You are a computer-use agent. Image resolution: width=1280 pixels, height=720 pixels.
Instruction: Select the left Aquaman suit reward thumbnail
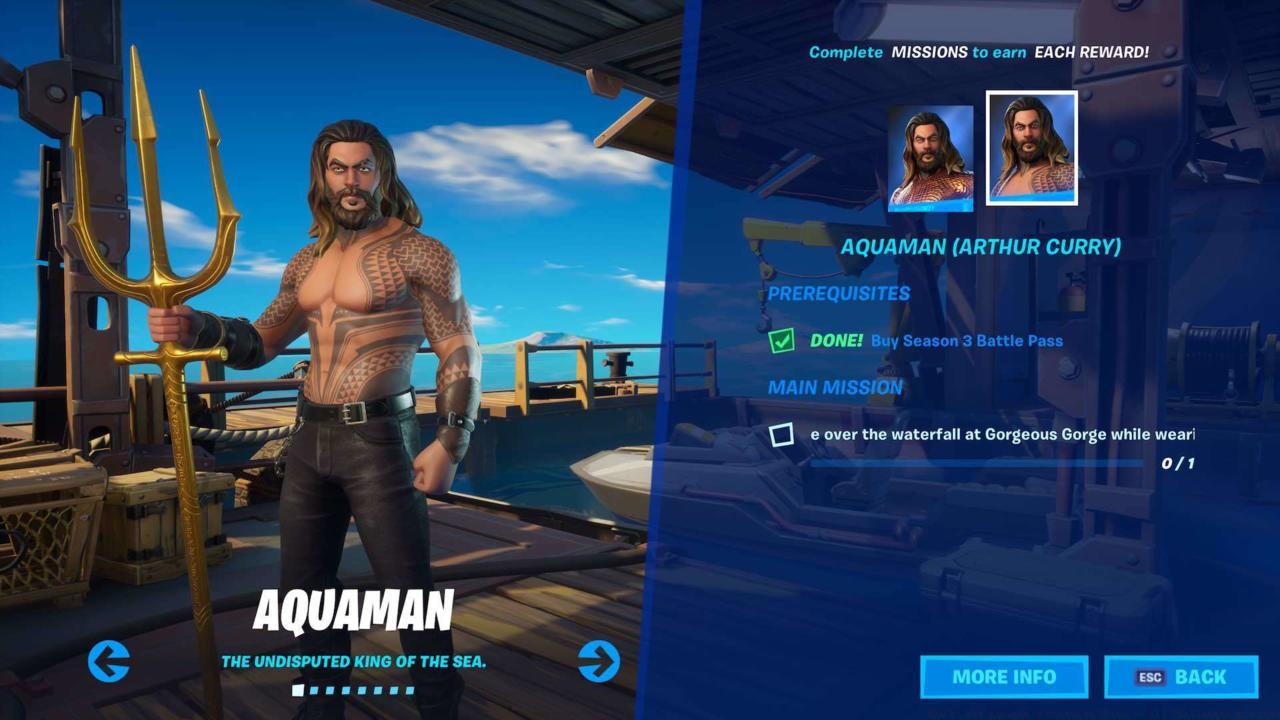pos(929,159)
